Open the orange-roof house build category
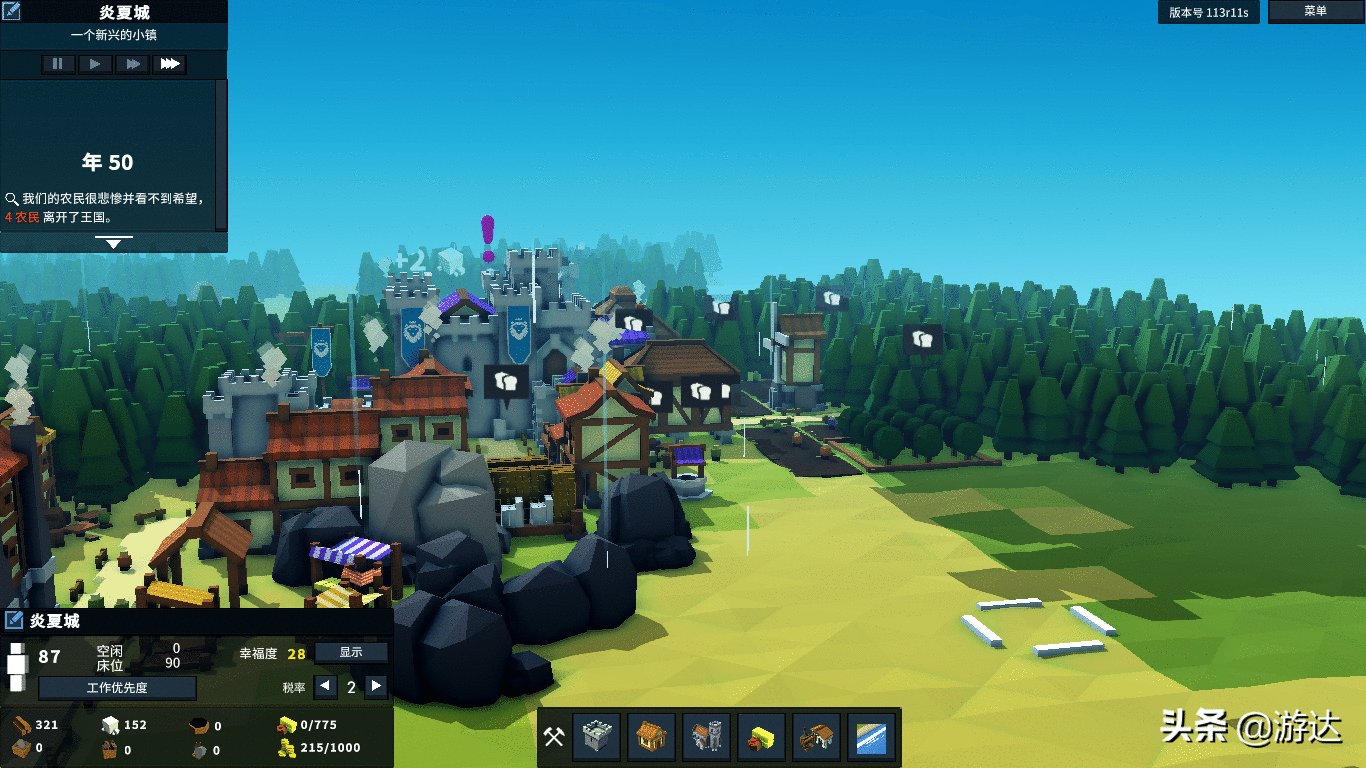Viewport: 1366px width, 768px height. click(650, 738)
